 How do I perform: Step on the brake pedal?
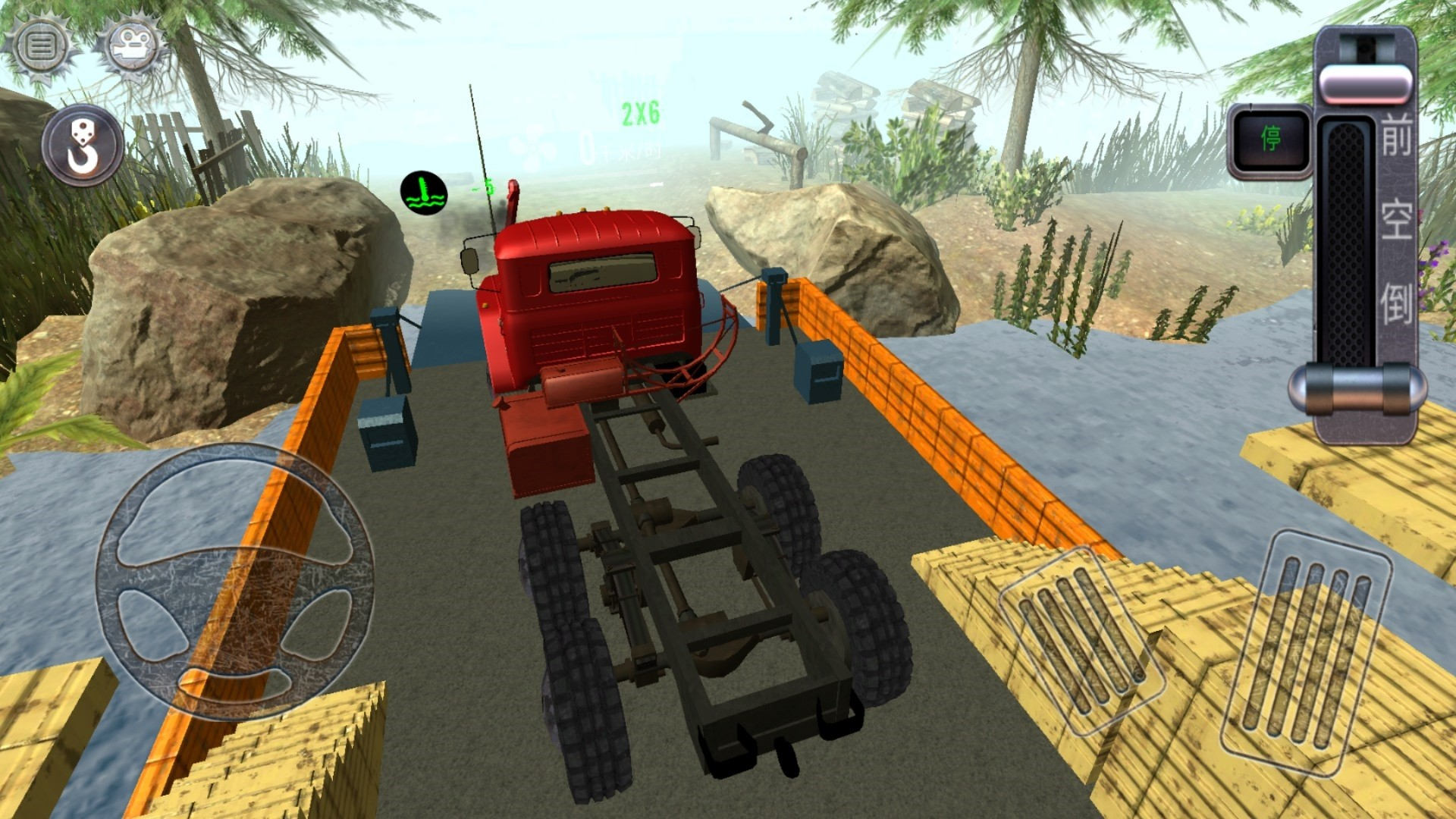pyautogui.click(x=1082, y=641)
